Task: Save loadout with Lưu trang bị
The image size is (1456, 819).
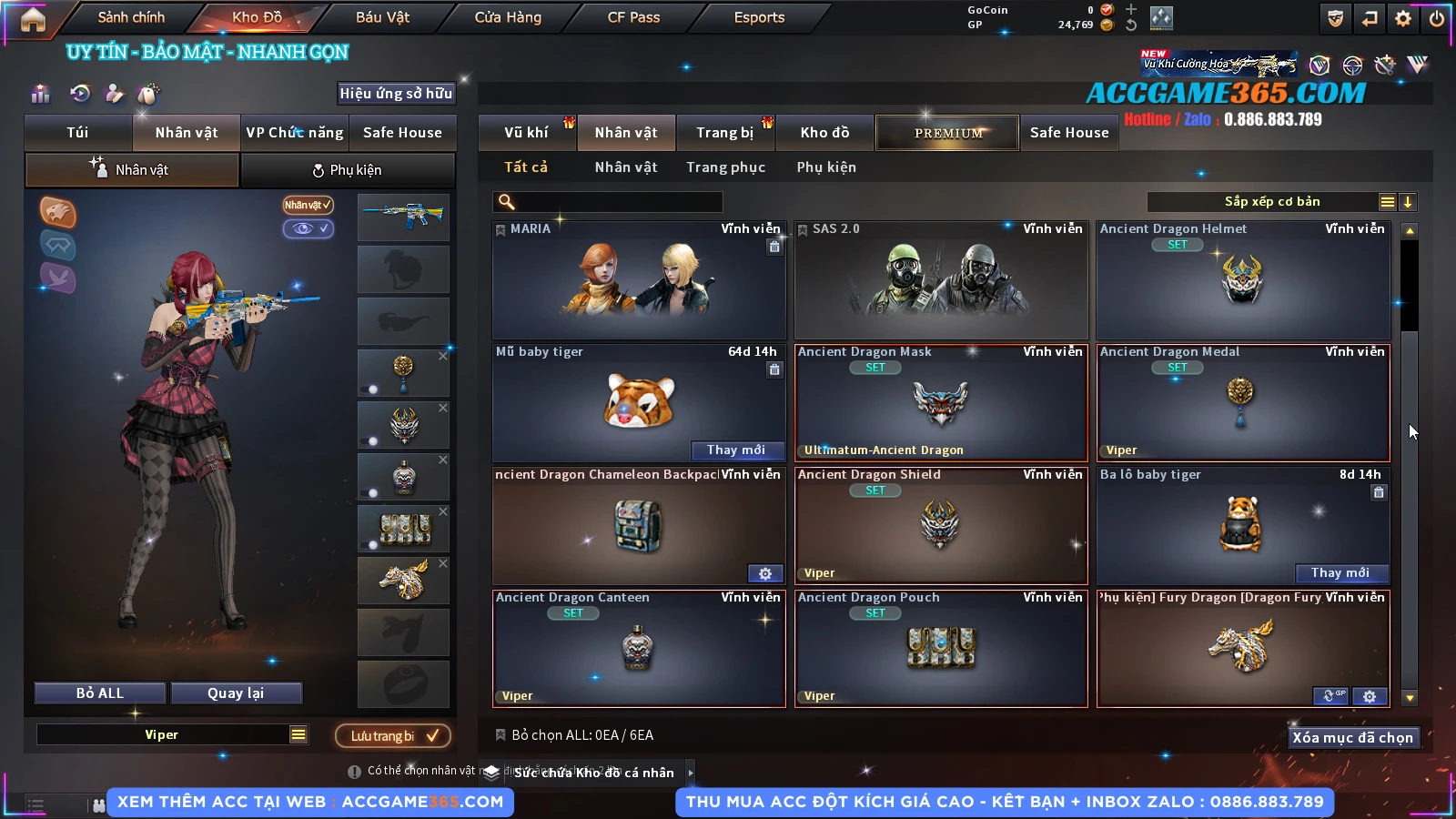Action: pyautogui.click(x=393, y=735)
